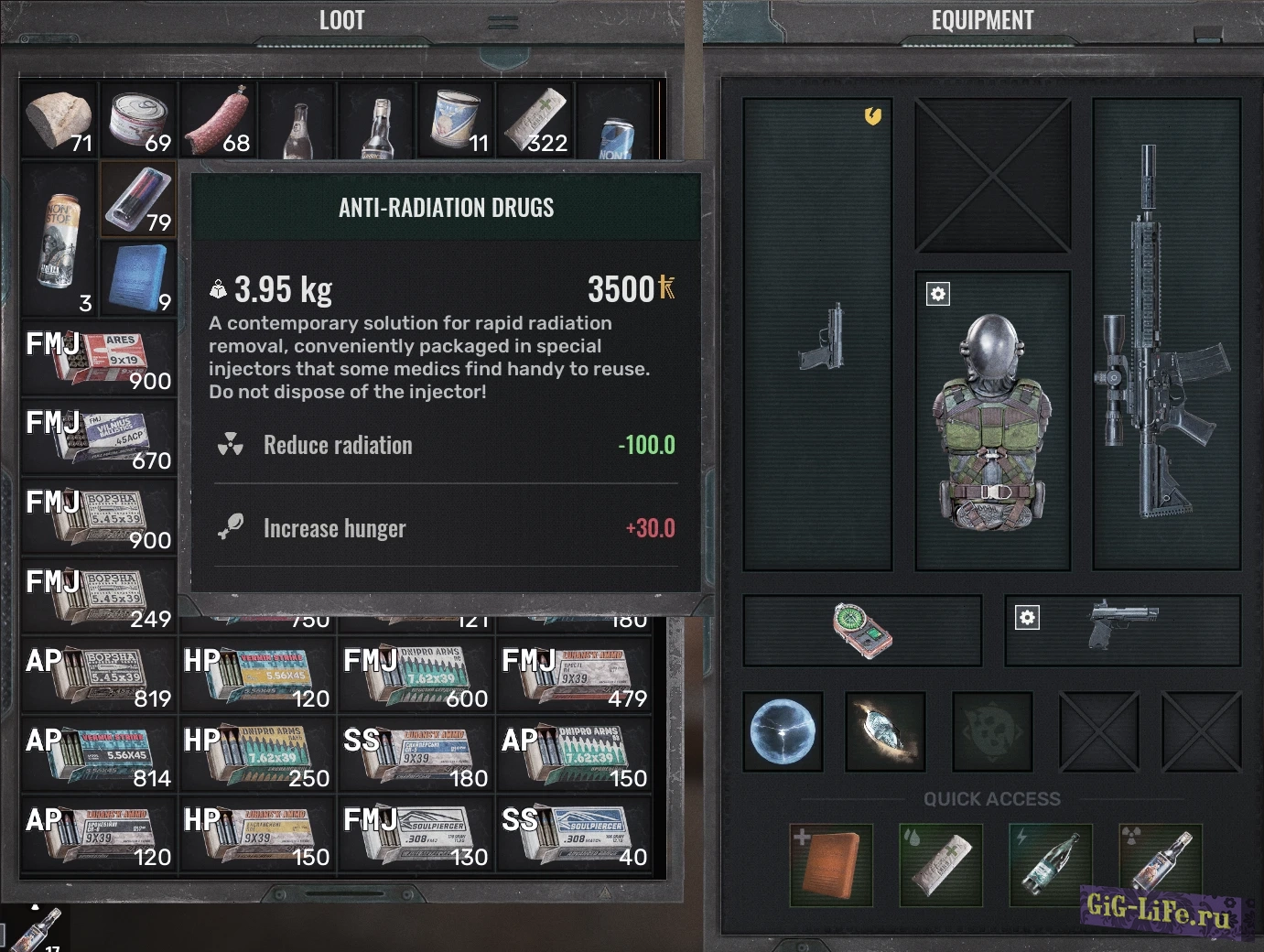Screen dimensions: 1264x952
Task: Click the equipped armor suit slot
Action: click(x=993, y=421)
